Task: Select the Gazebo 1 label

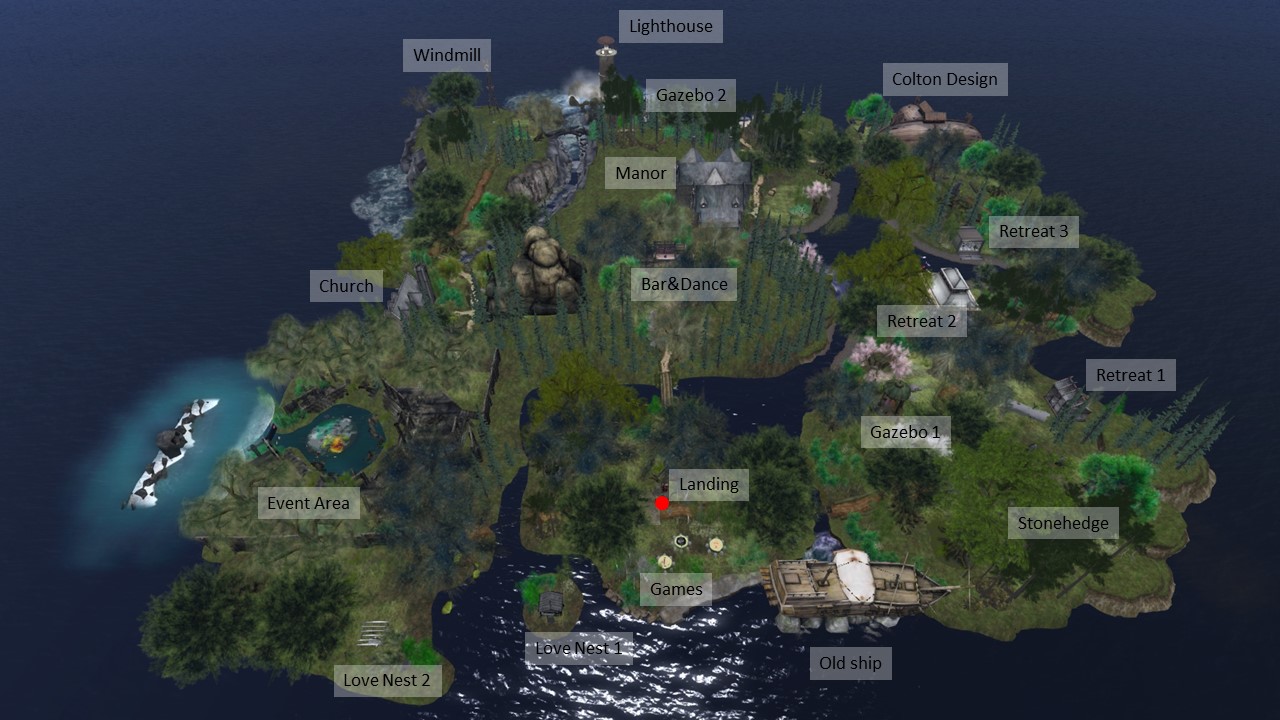Action: pyautogui.click(x=905, y=432)
